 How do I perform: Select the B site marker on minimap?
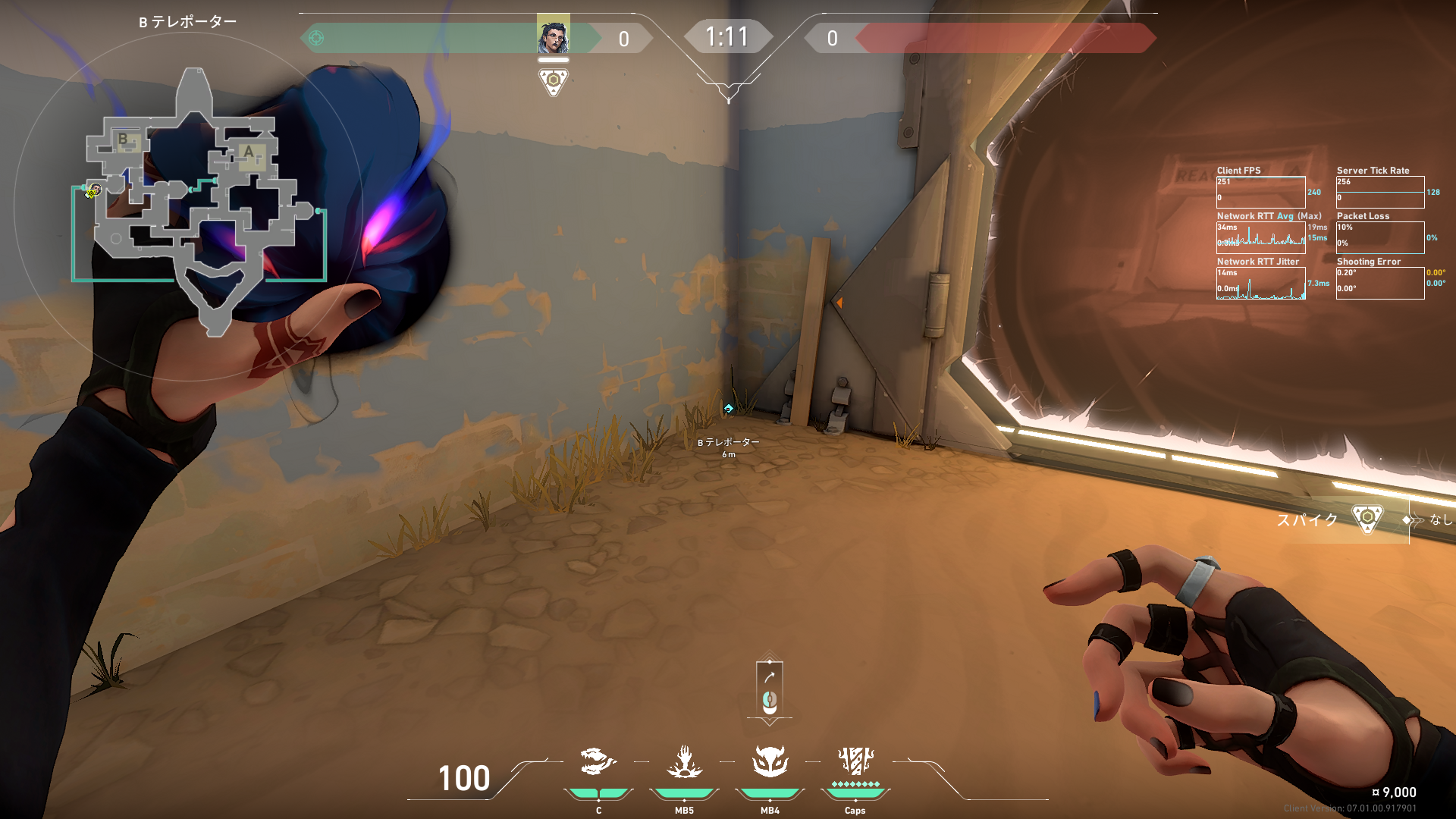124,140
